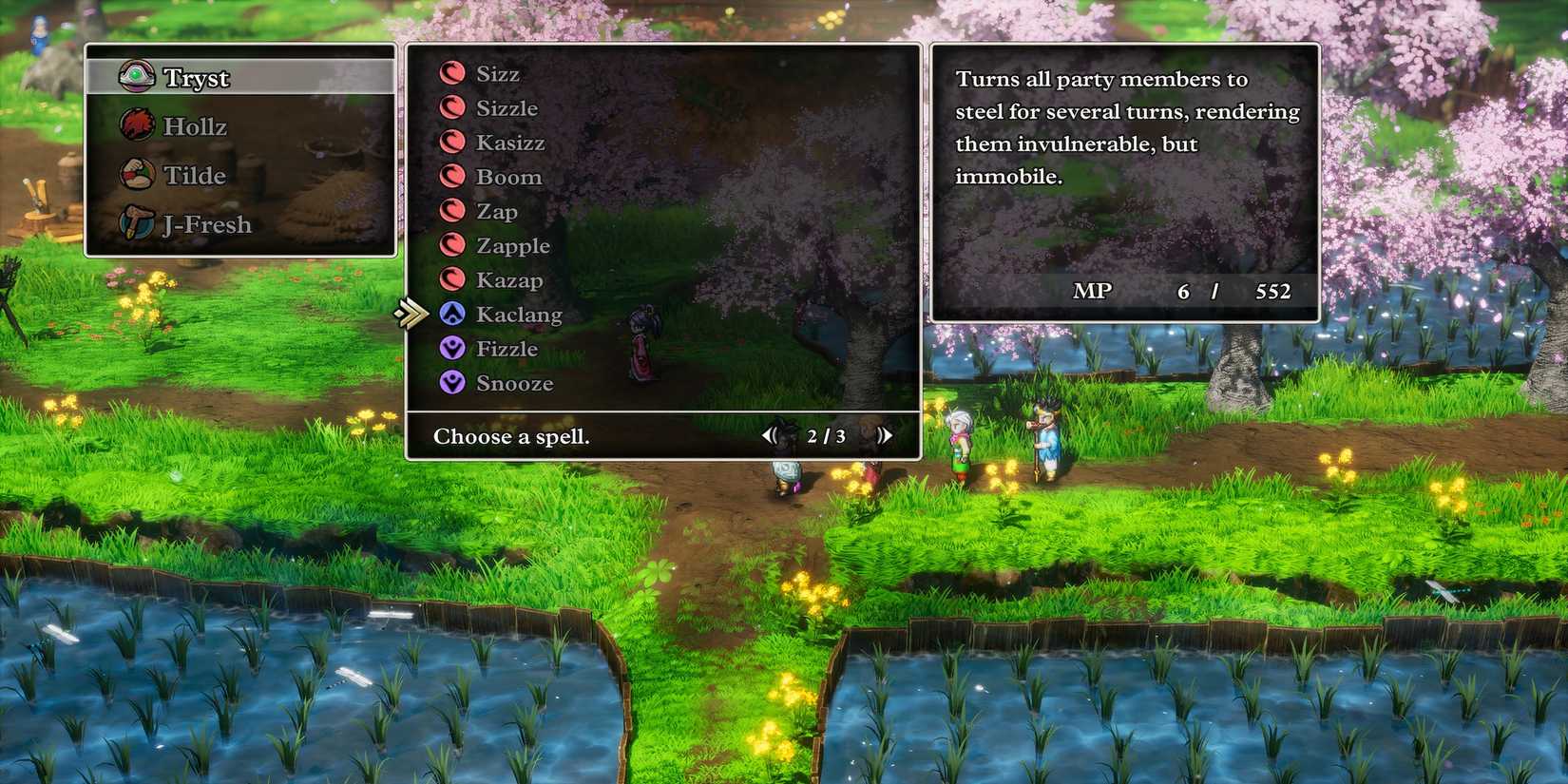
Task: Click the double-chevron selection cursor
Action: coord(412,311)
